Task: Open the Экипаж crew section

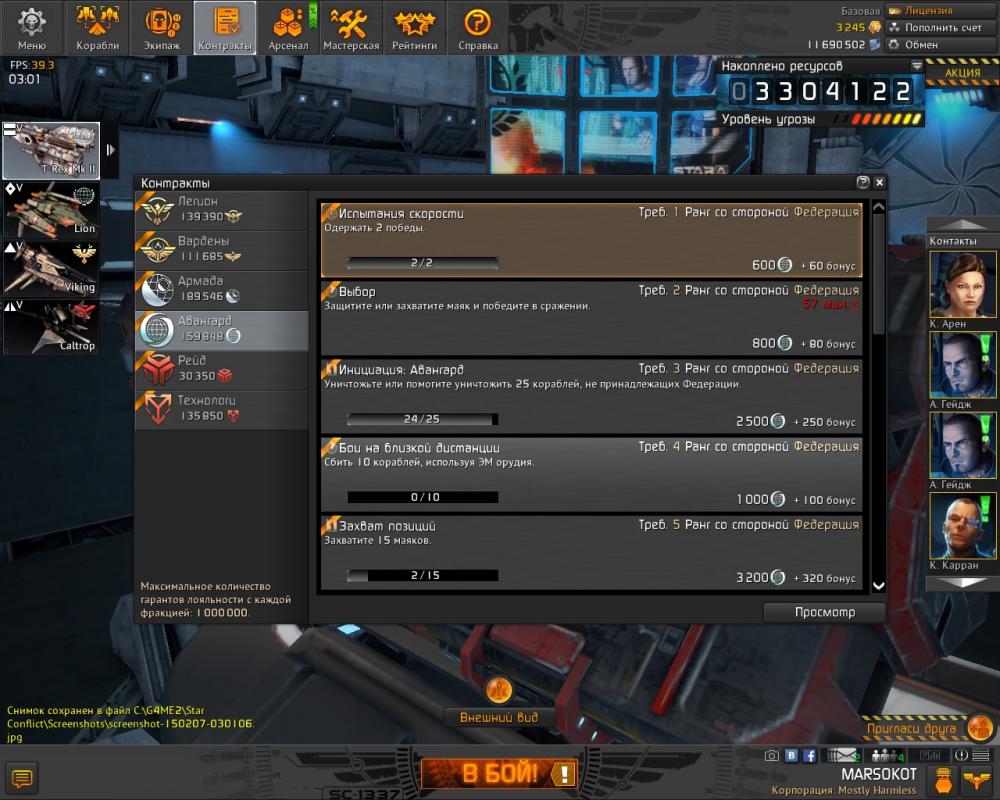Action: click(x=160, y=28)
